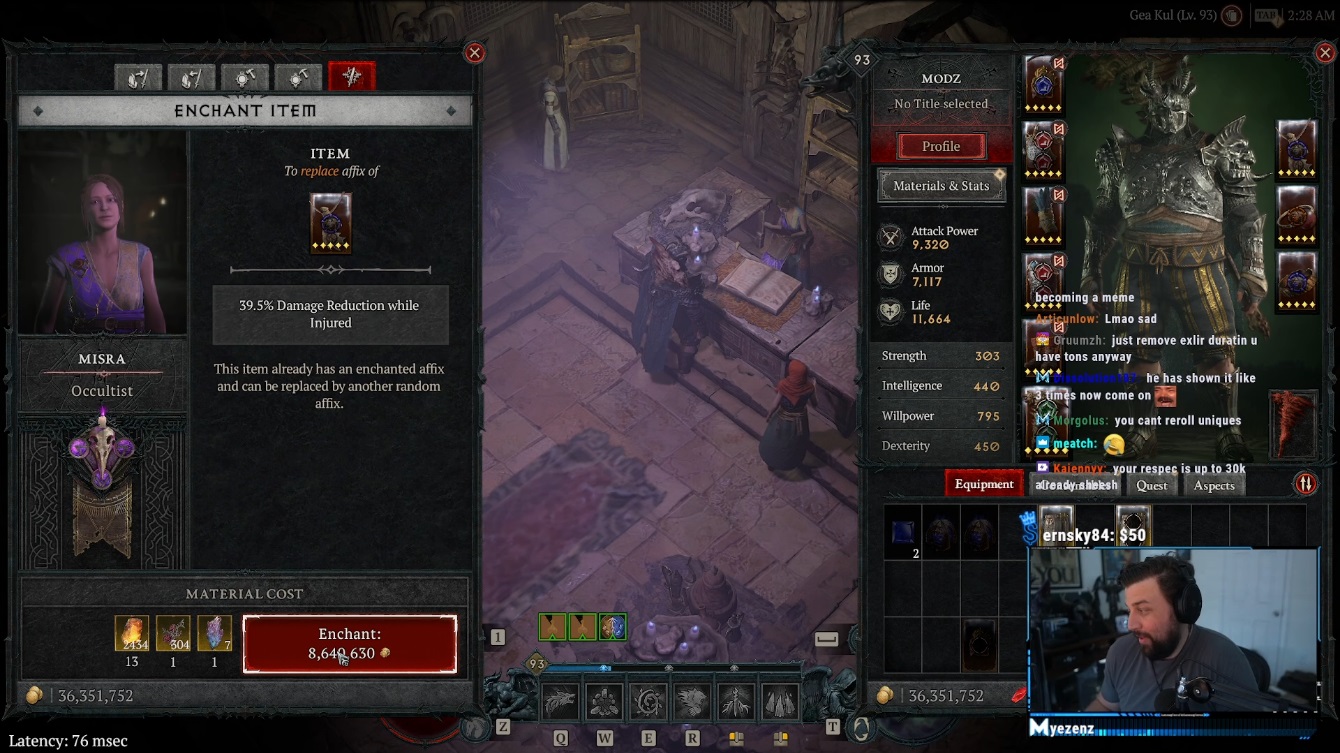Use the swirling vine skill
1340x753 pixels.
pos(647,702)
